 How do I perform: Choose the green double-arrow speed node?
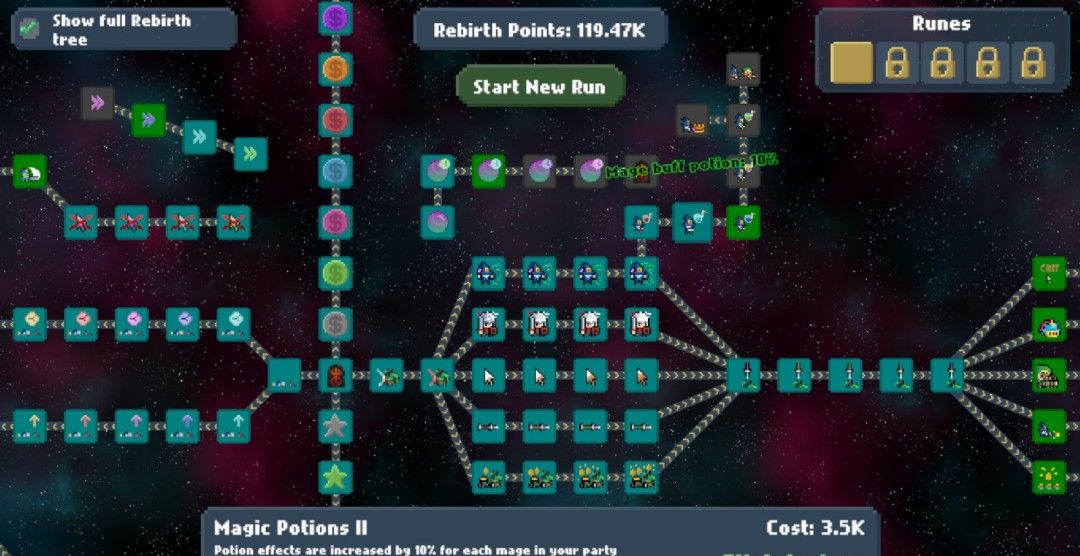point(148,120)
